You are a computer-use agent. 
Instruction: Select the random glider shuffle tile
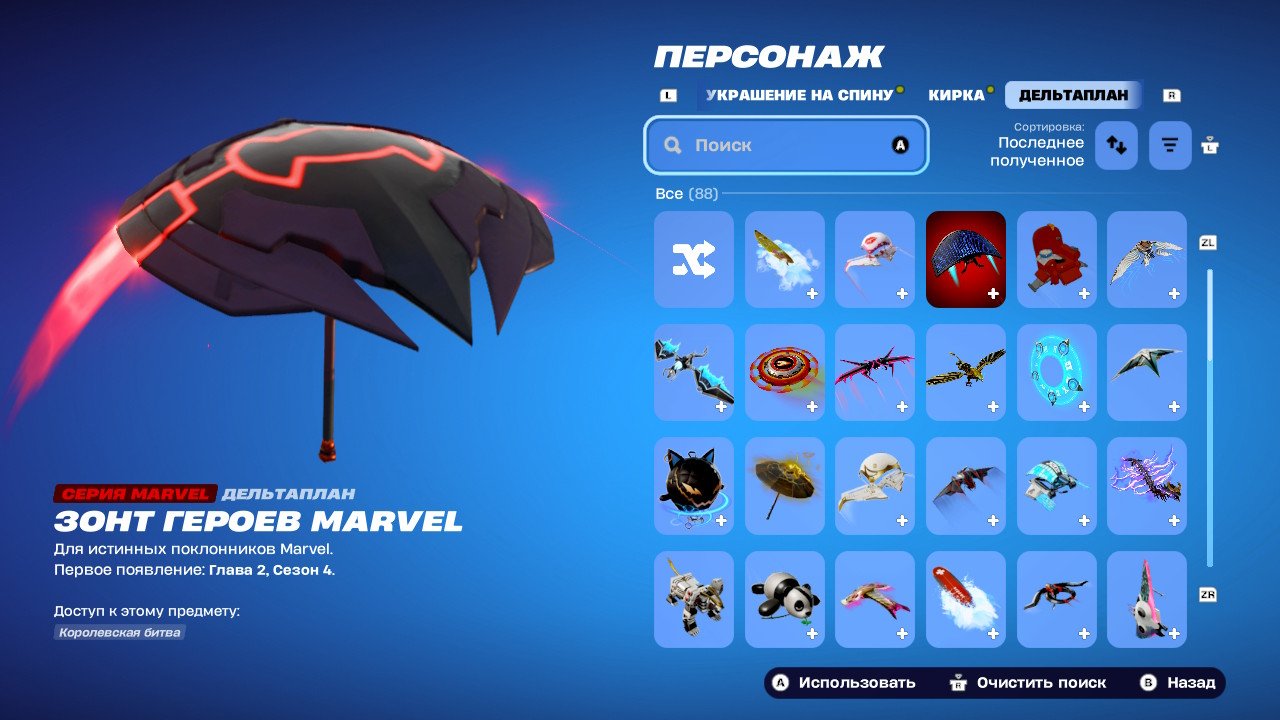pos(694,259)
